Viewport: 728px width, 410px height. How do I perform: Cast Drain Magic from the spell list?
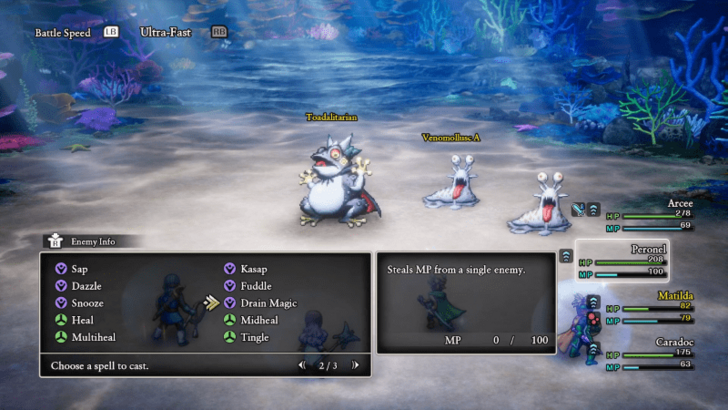pyautogui.click(x=267, y=303)
